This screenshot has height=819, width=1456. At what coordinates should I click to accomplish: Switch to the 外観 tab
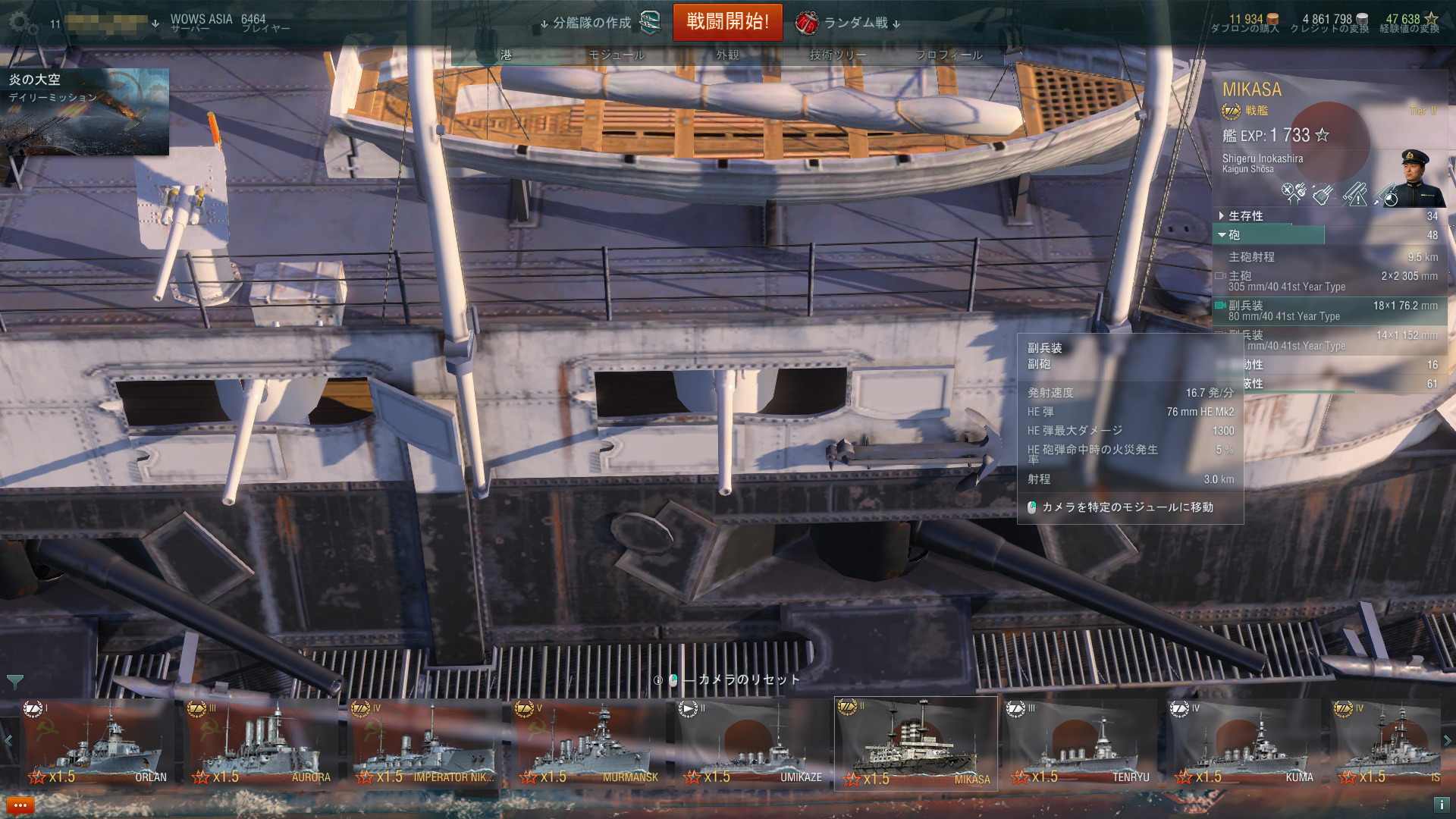[x=727, y=55]
